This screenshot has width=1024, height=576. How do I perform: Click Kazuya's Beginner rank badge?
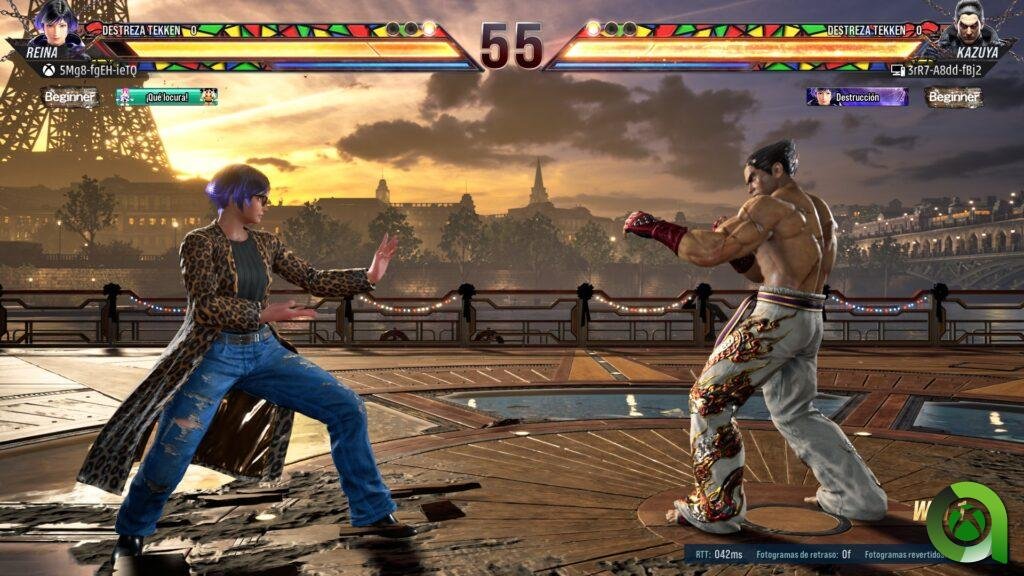pos(953,97)
